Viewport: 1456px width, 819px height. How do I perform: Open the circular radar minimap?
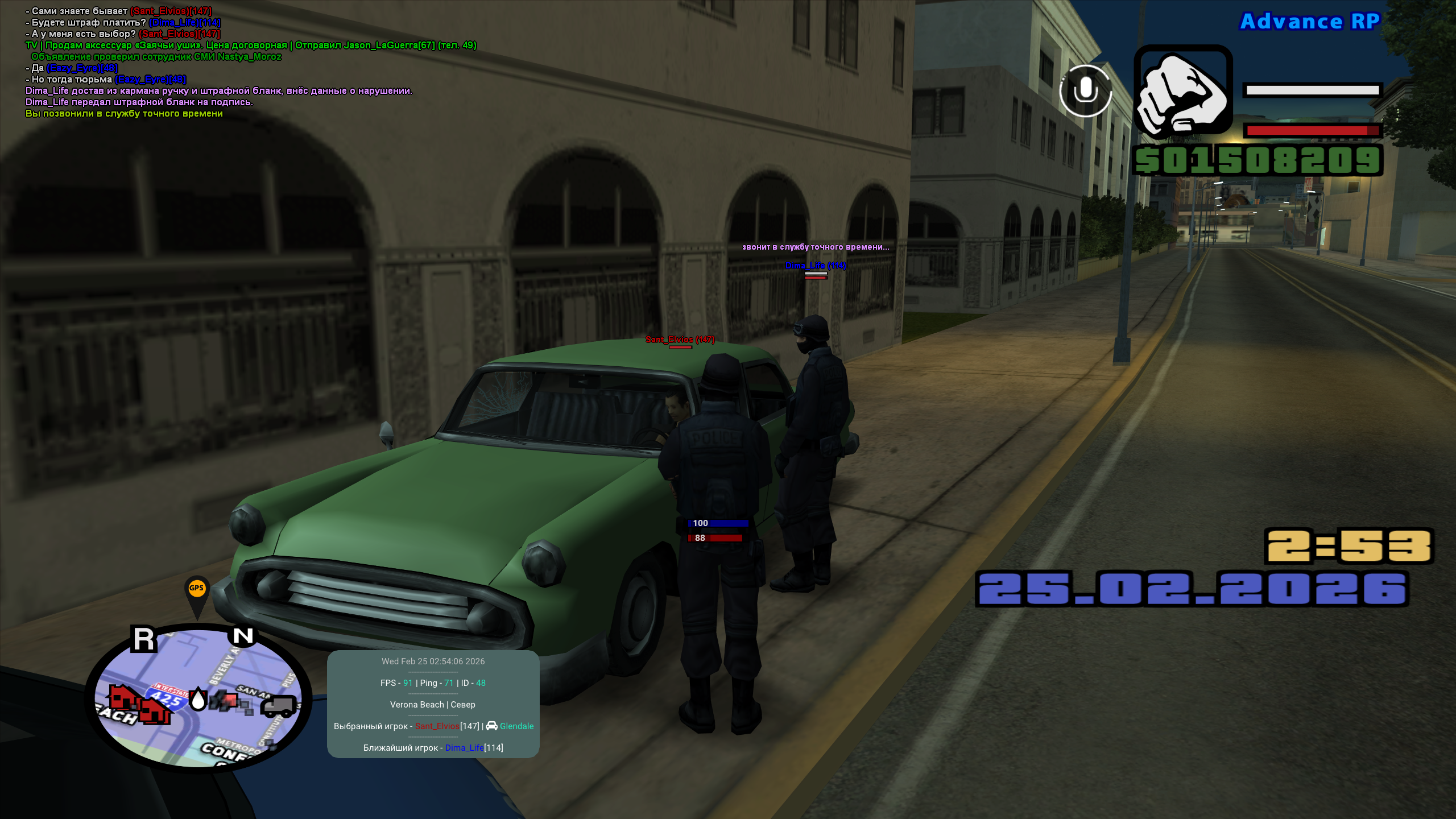pos(198,698)
